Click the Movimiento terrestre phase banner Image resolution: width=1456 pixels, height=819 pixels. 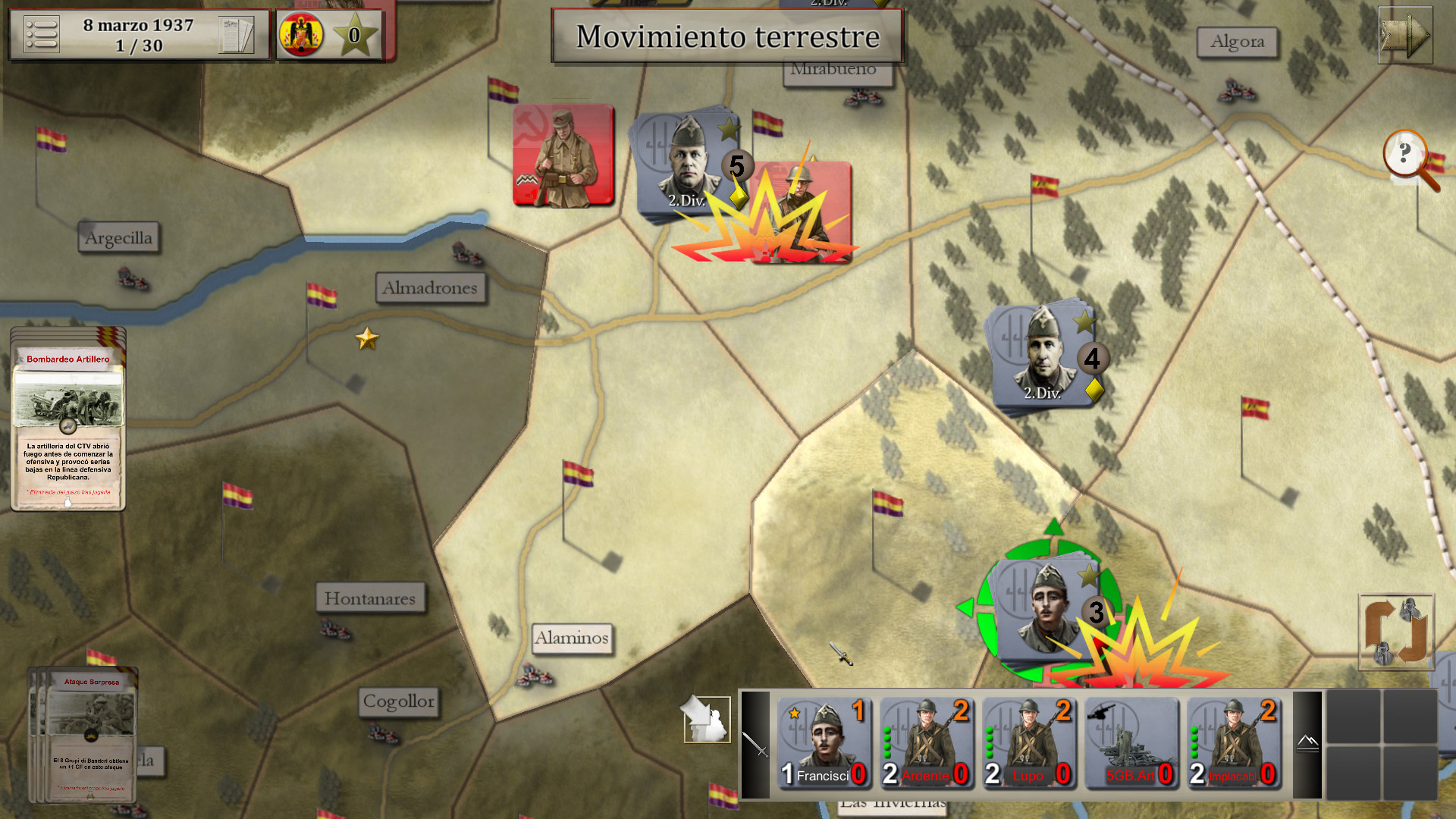click(726, 36)
